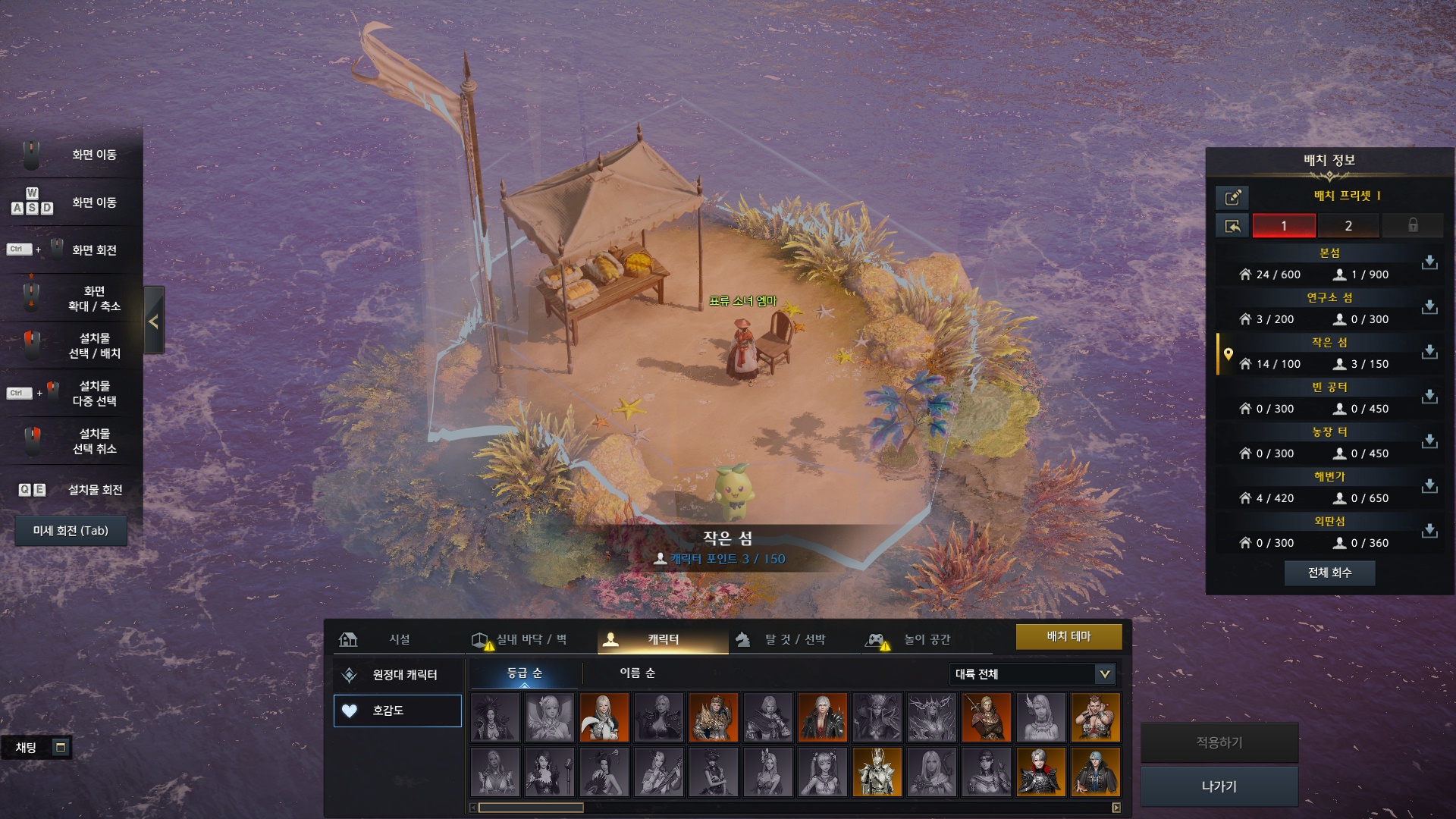Open the 시설 facilities tab
This screenshot has height=819, width=1456.
coord(387,639)
